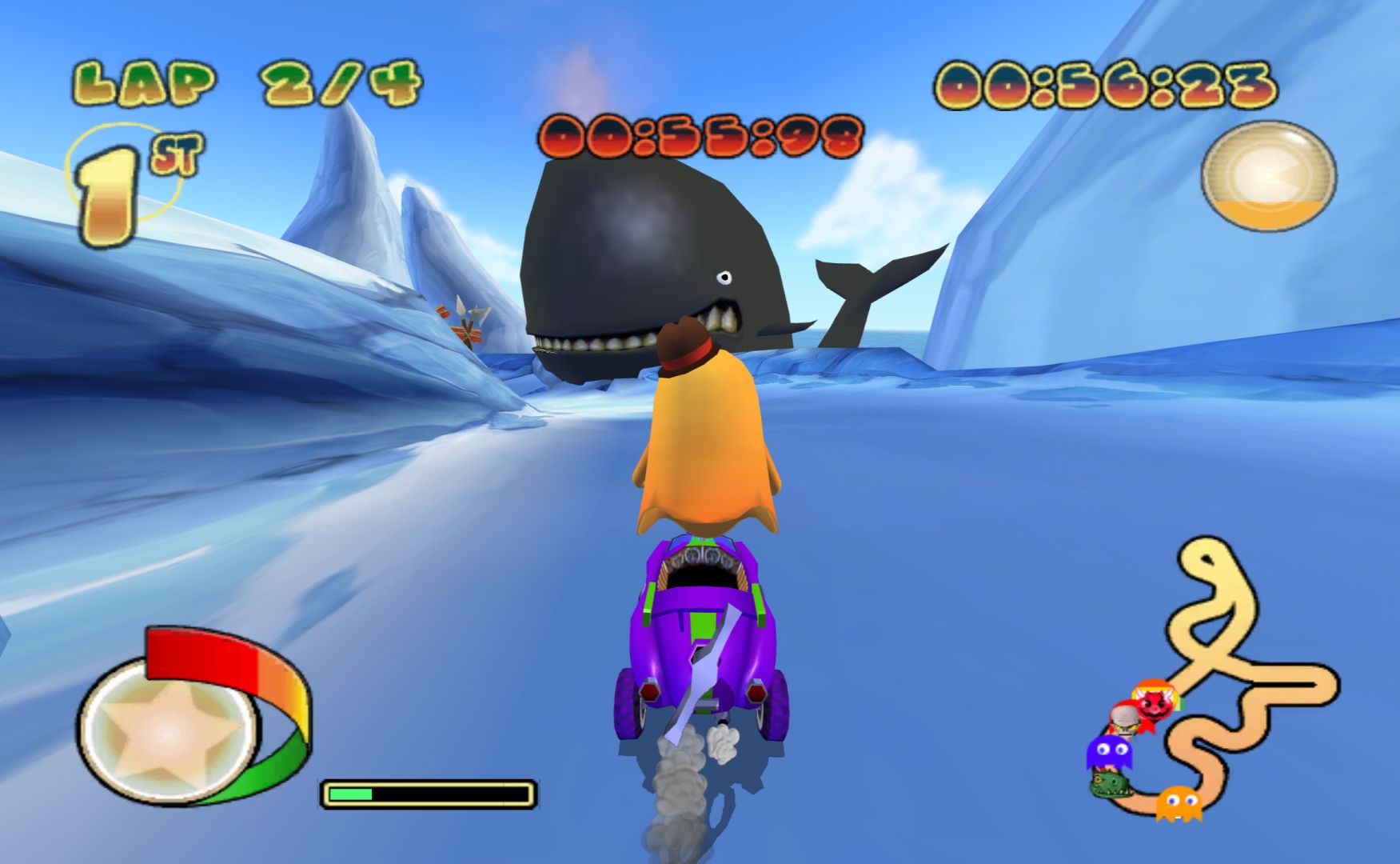Pick the blue ghost racer marker
Image resolution: width=1400 pixels, height=864 pixels.
[x=1109, y=752]
